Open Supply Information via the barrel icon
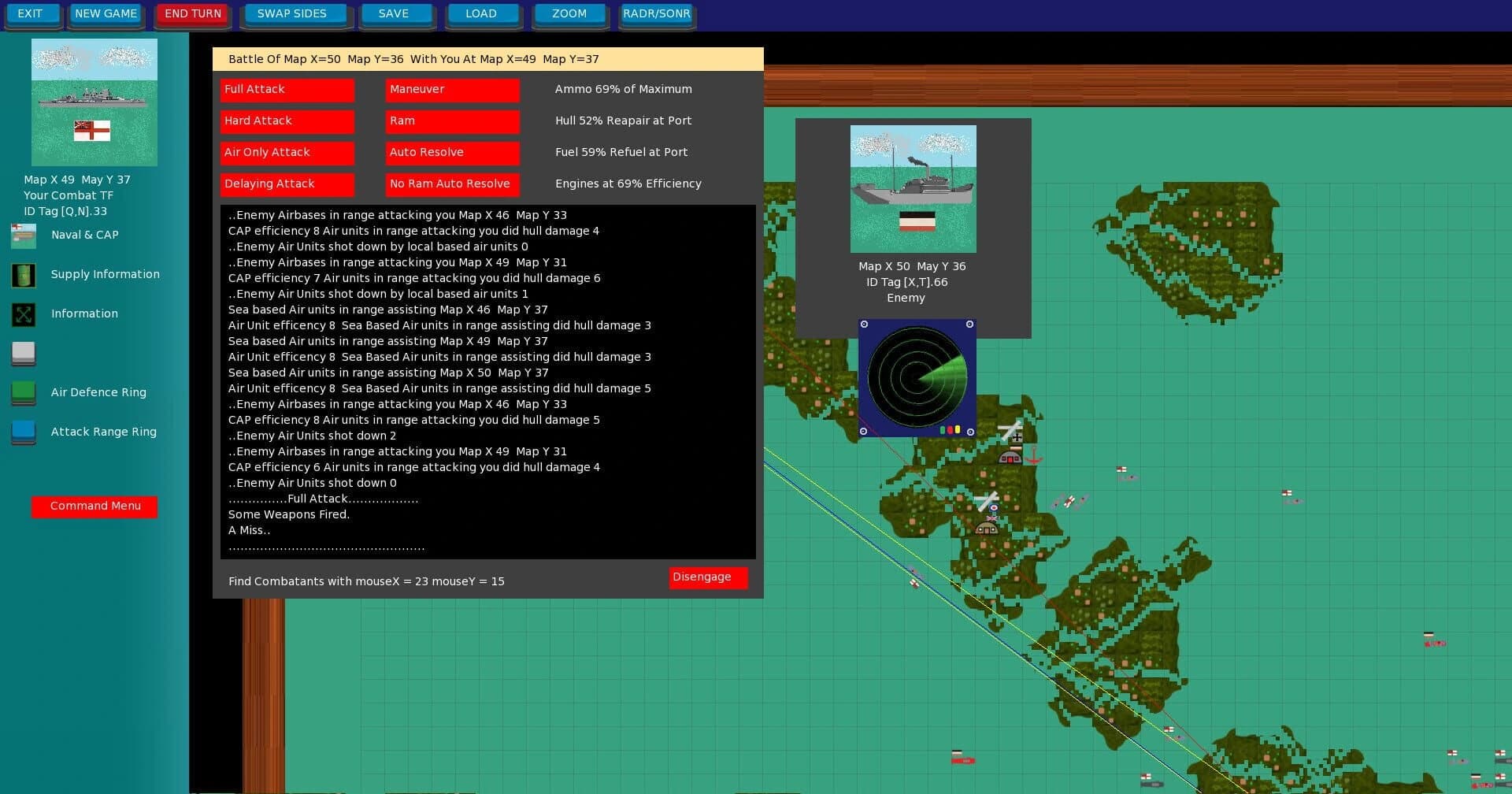 tap(23, 275)
